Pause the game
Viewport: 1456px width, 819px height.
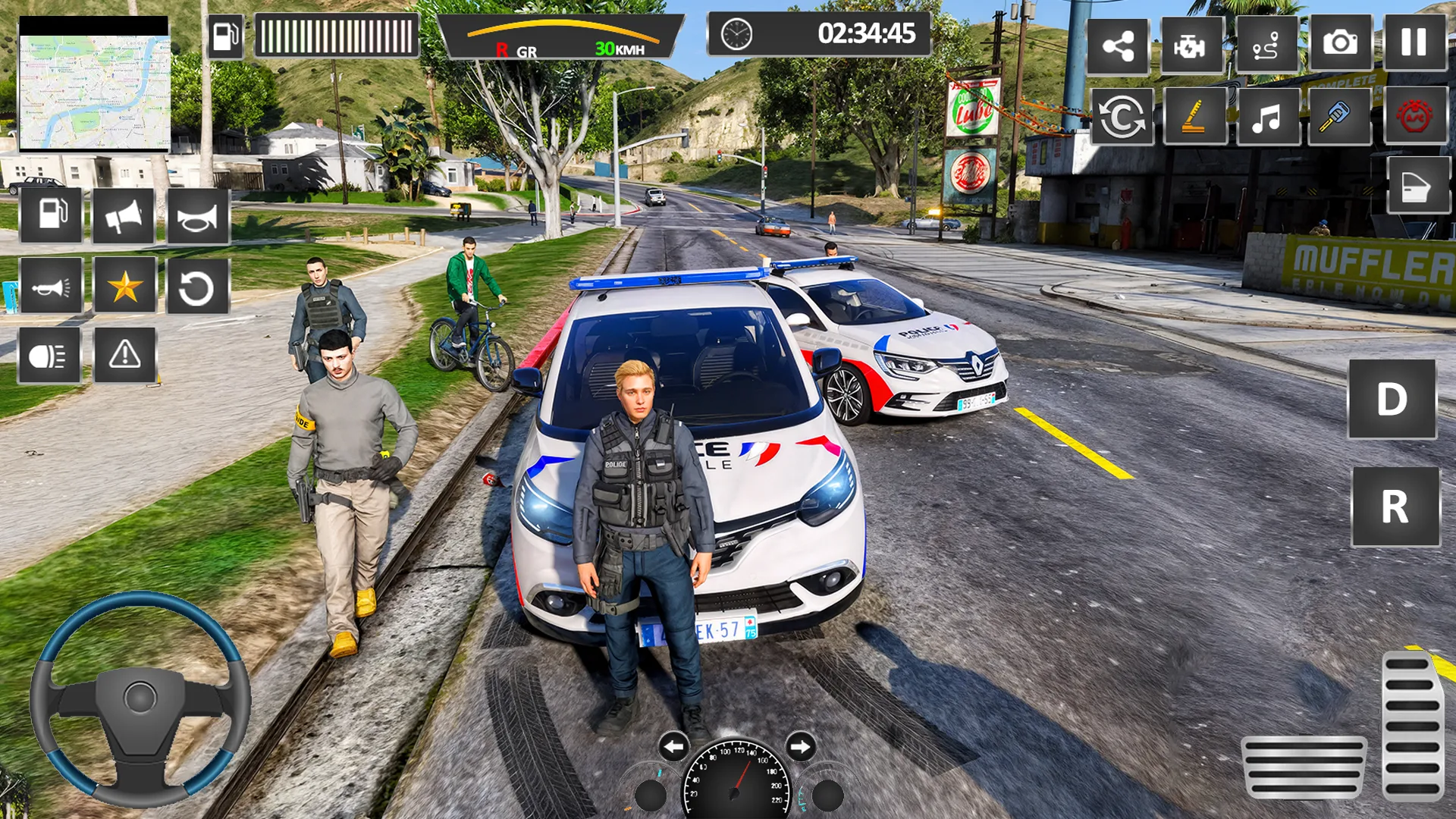coord(1414,43)
